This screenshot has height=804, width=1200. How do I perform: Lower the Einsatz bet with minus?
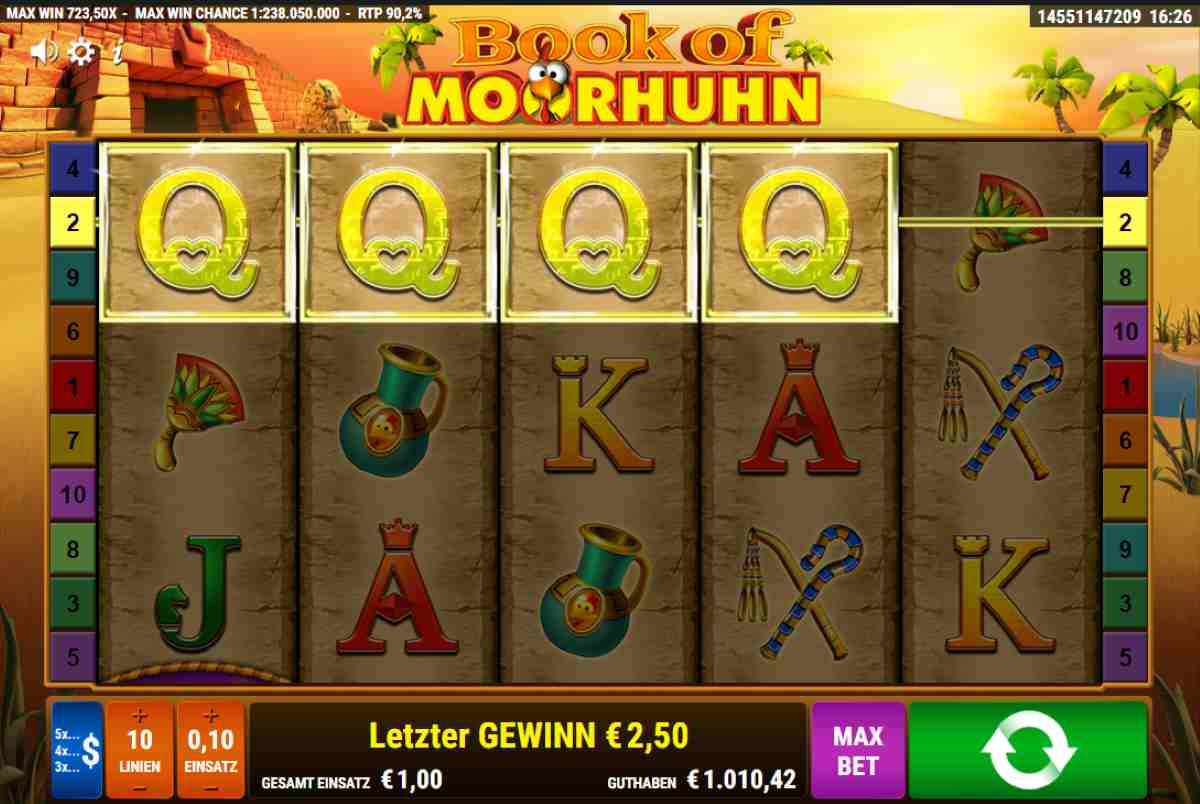tap(210, 787)
